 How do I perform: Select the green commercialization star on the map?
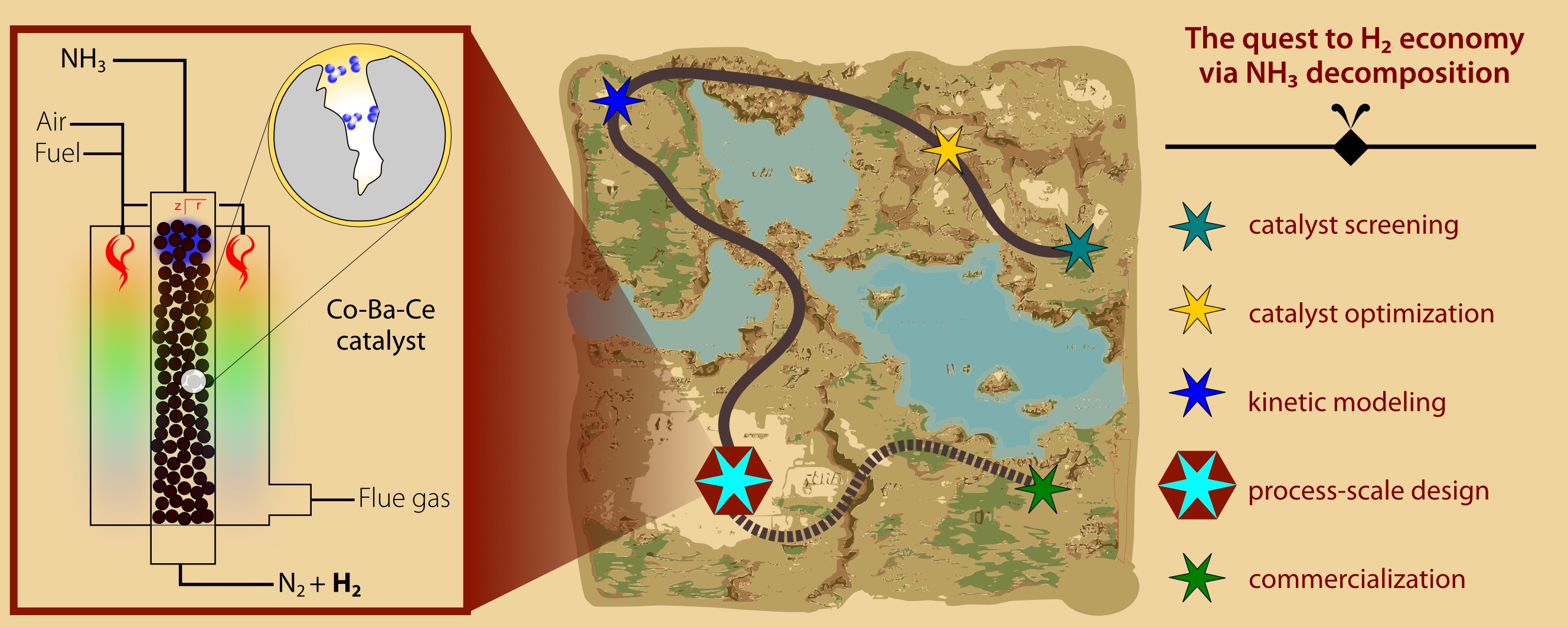(x=1043, y=488)
